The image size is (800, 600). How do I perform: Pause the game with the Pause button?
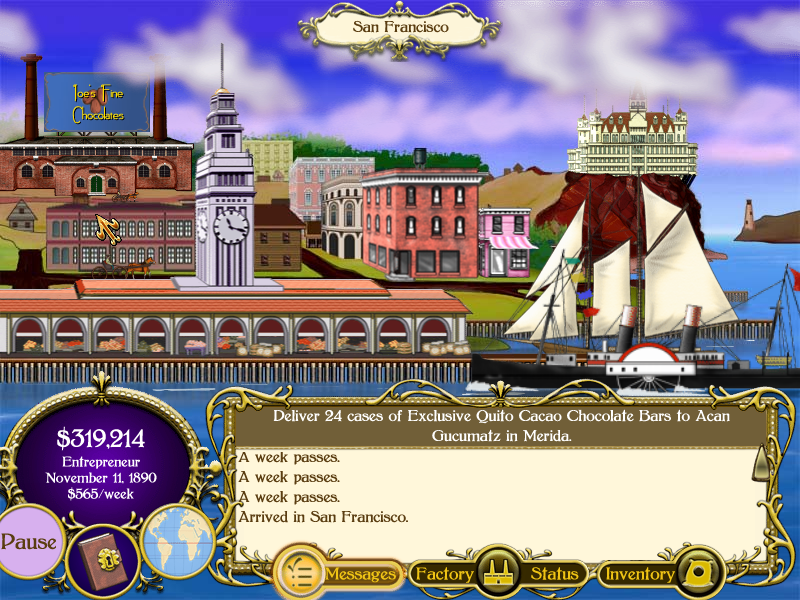click(29, 542)
